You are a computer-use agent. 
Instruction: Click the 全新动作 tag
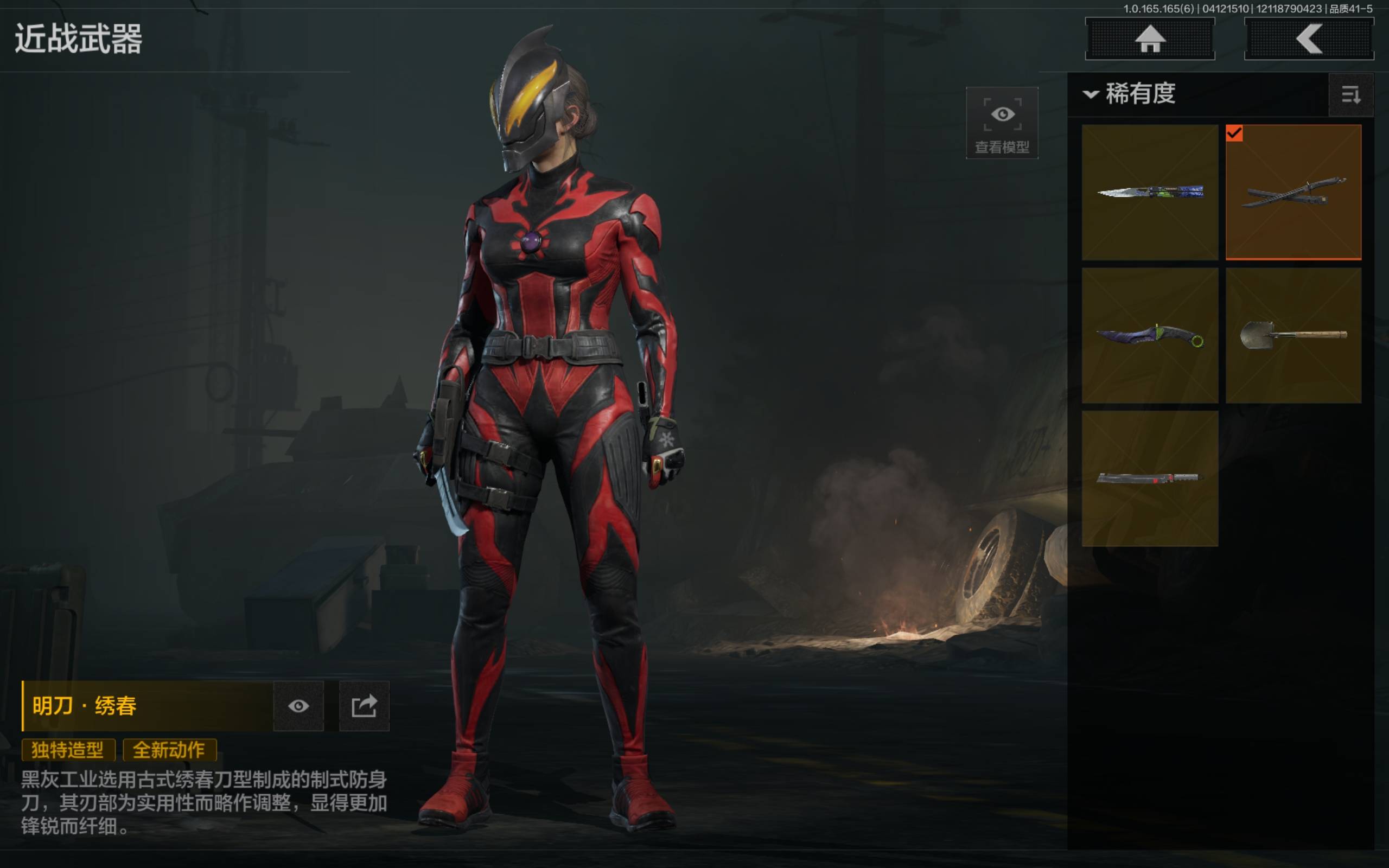tap(169, 750)
